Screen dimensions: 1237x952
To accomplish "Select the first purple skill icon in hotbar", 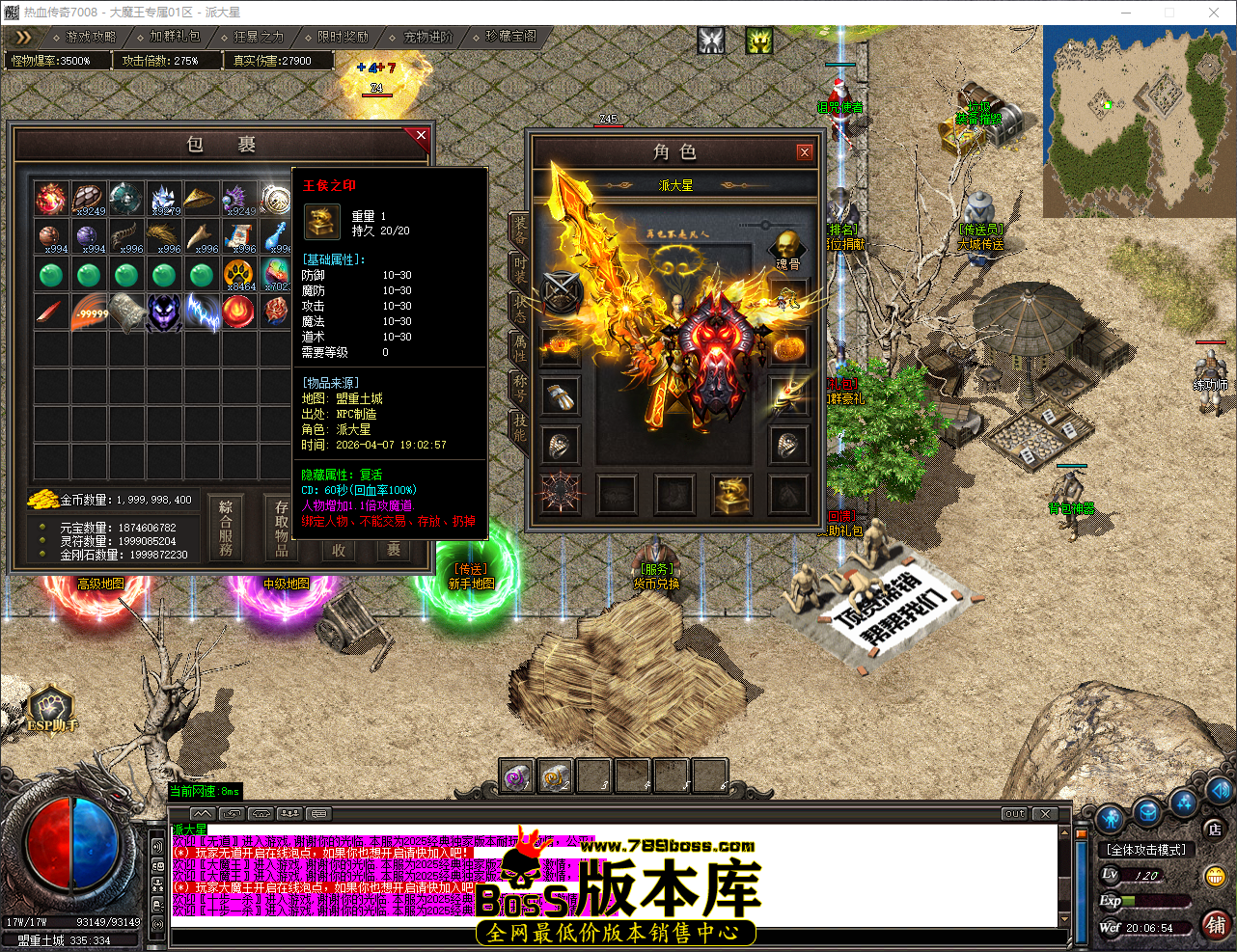I will coord(516,775).
